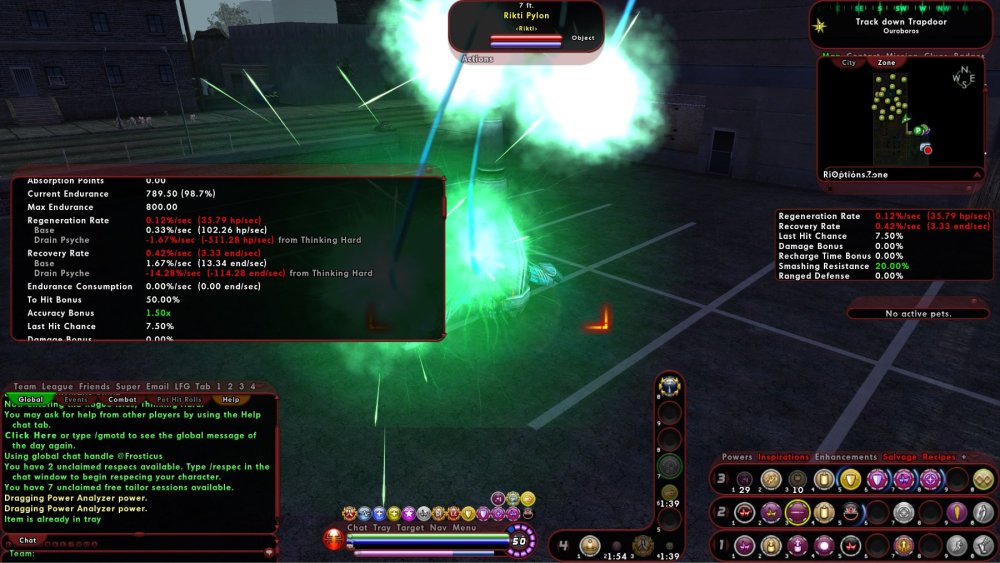1000x563 pixels.
Task: Open the LFG window
Action: tap(182, 386)
